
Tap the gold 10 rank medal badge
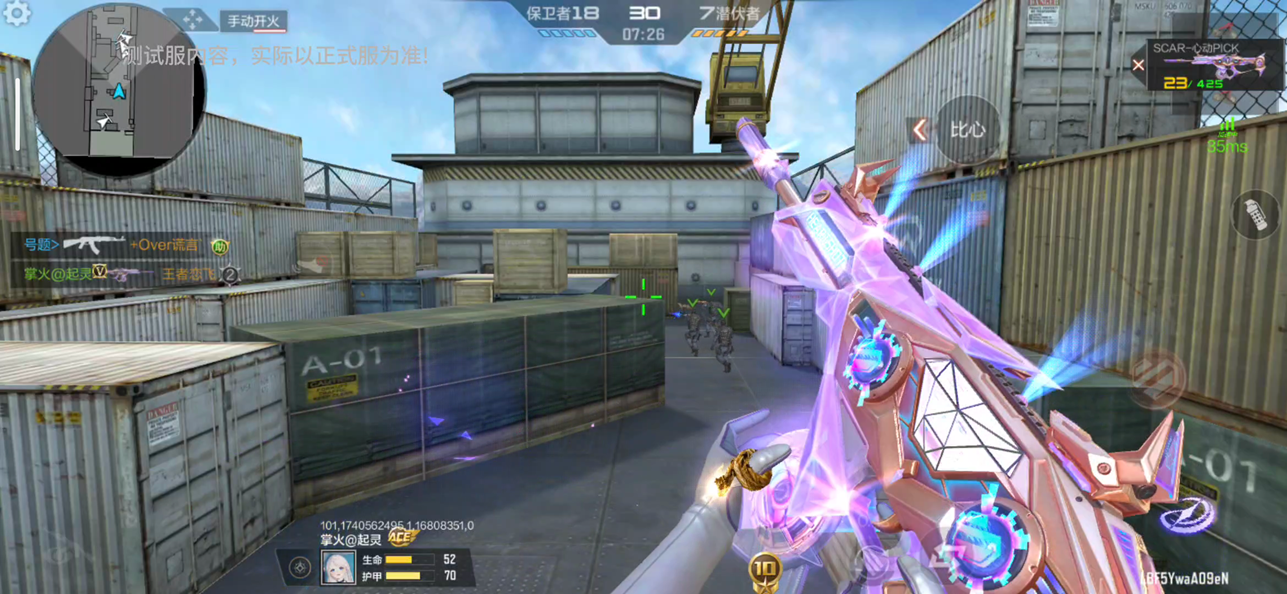point(765,571)
